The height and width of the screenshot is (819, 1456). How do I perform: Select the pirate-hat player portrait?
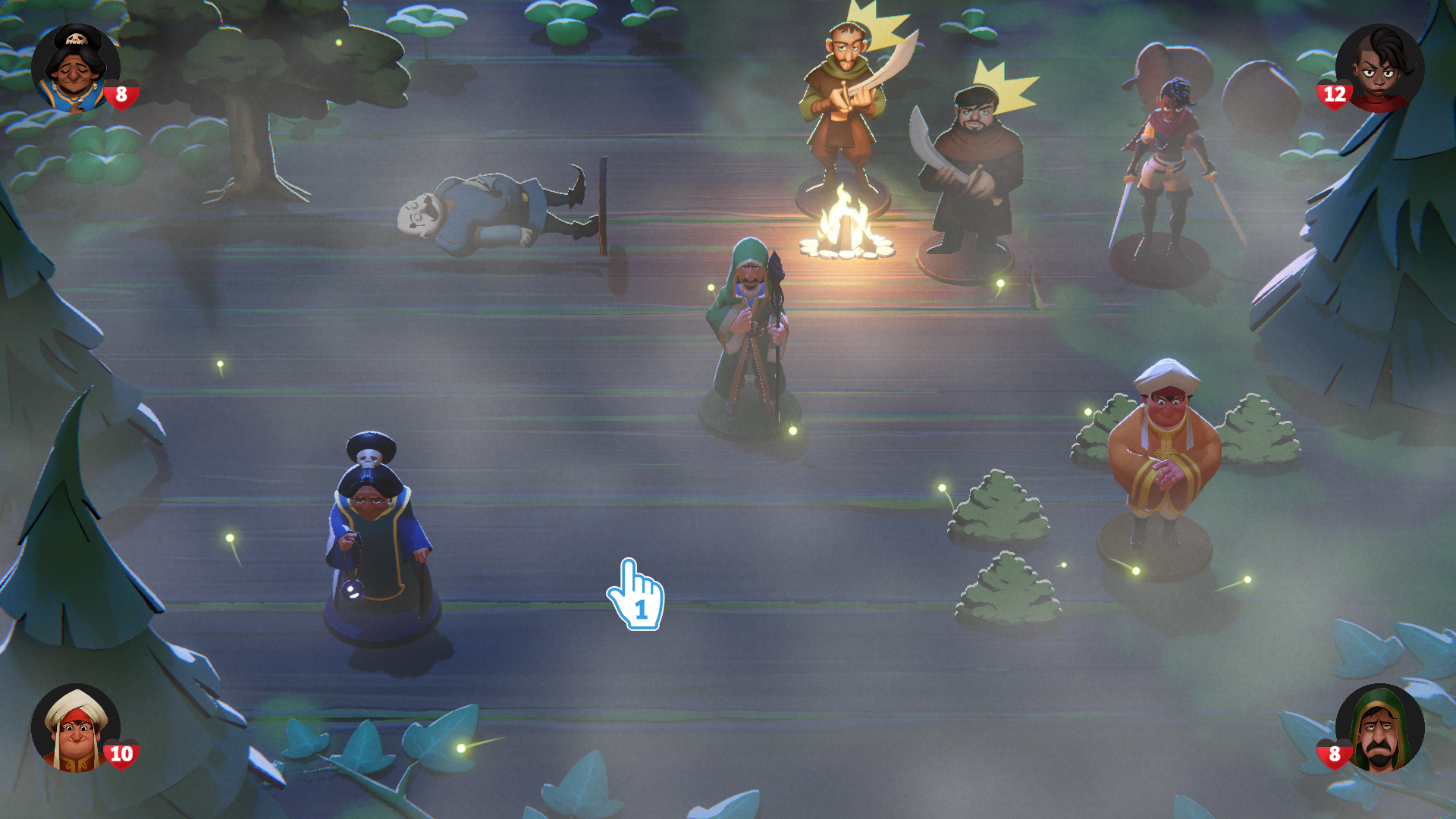[x=75, y=68]
